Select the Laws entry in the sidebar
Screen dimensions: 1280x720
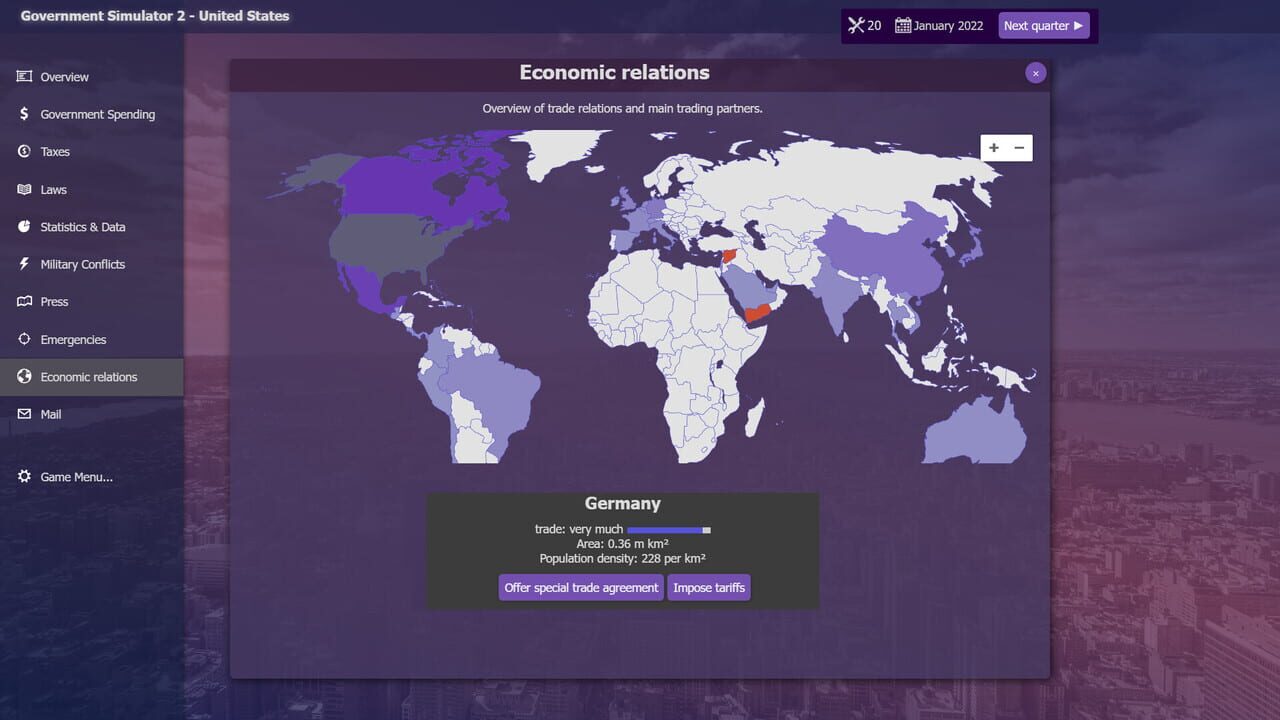pos(52,189)
